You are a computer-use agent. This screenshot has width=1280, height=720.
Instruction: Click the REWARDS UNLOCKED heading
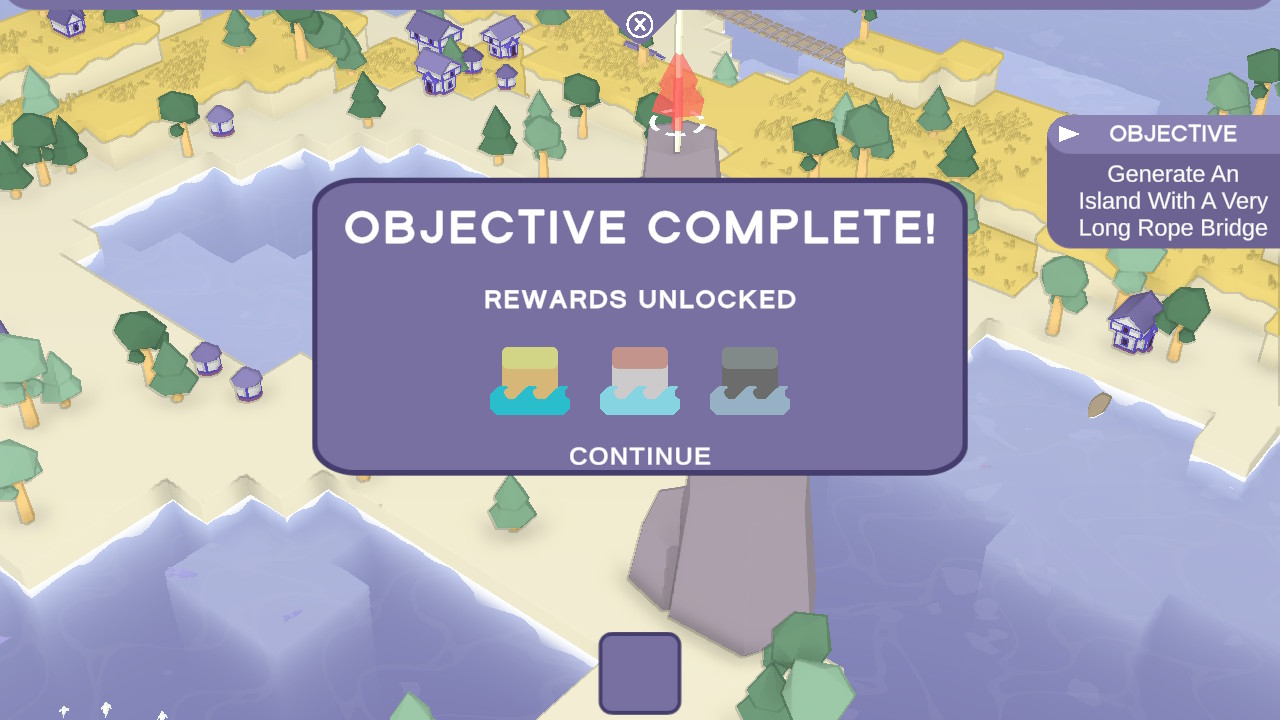pyautogui.click(x=639, y=299)
